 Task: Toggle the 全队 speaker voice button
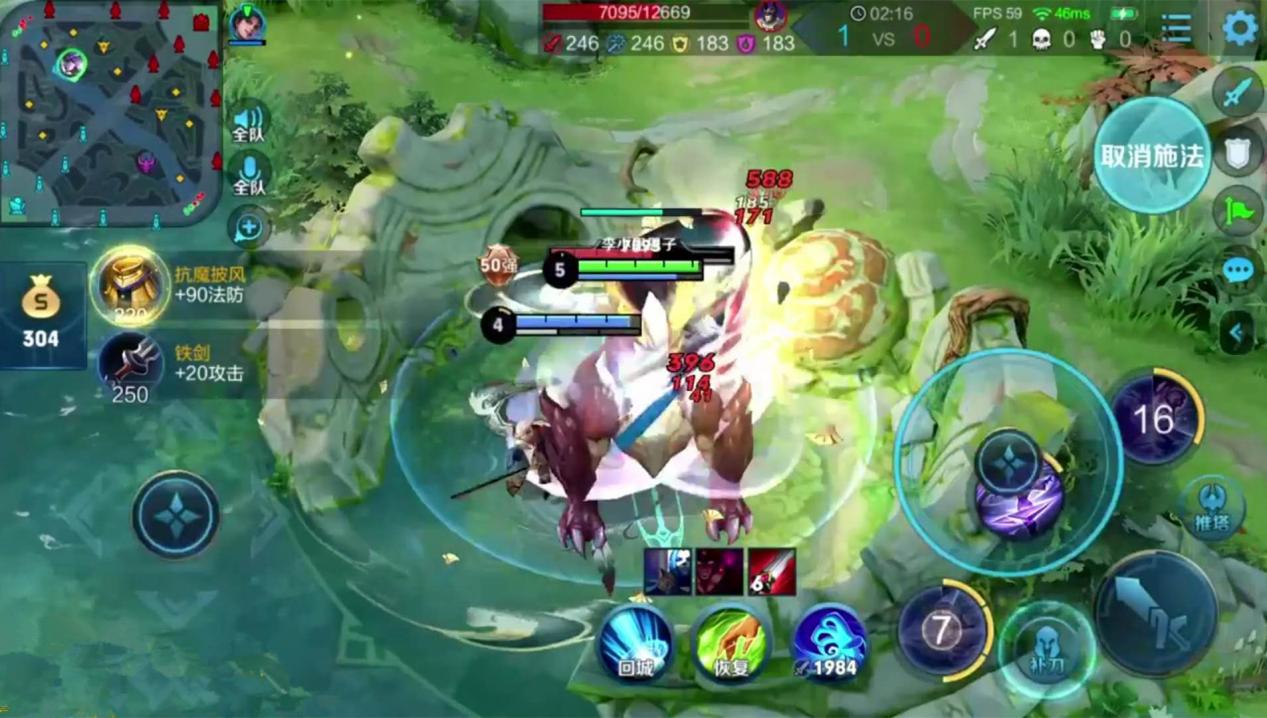[x=248, y=122]
